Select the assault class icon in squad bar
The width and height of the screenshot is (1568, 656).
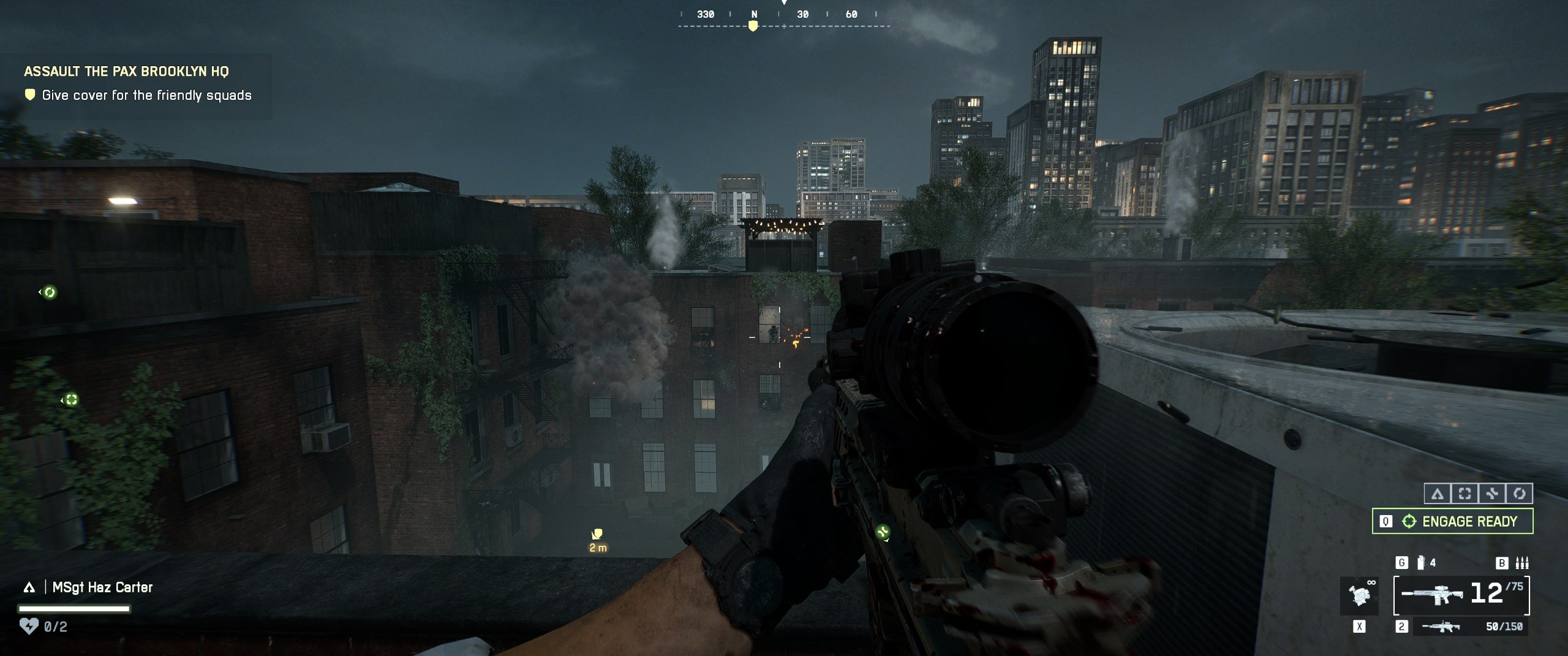click(x=1437, y=494)
